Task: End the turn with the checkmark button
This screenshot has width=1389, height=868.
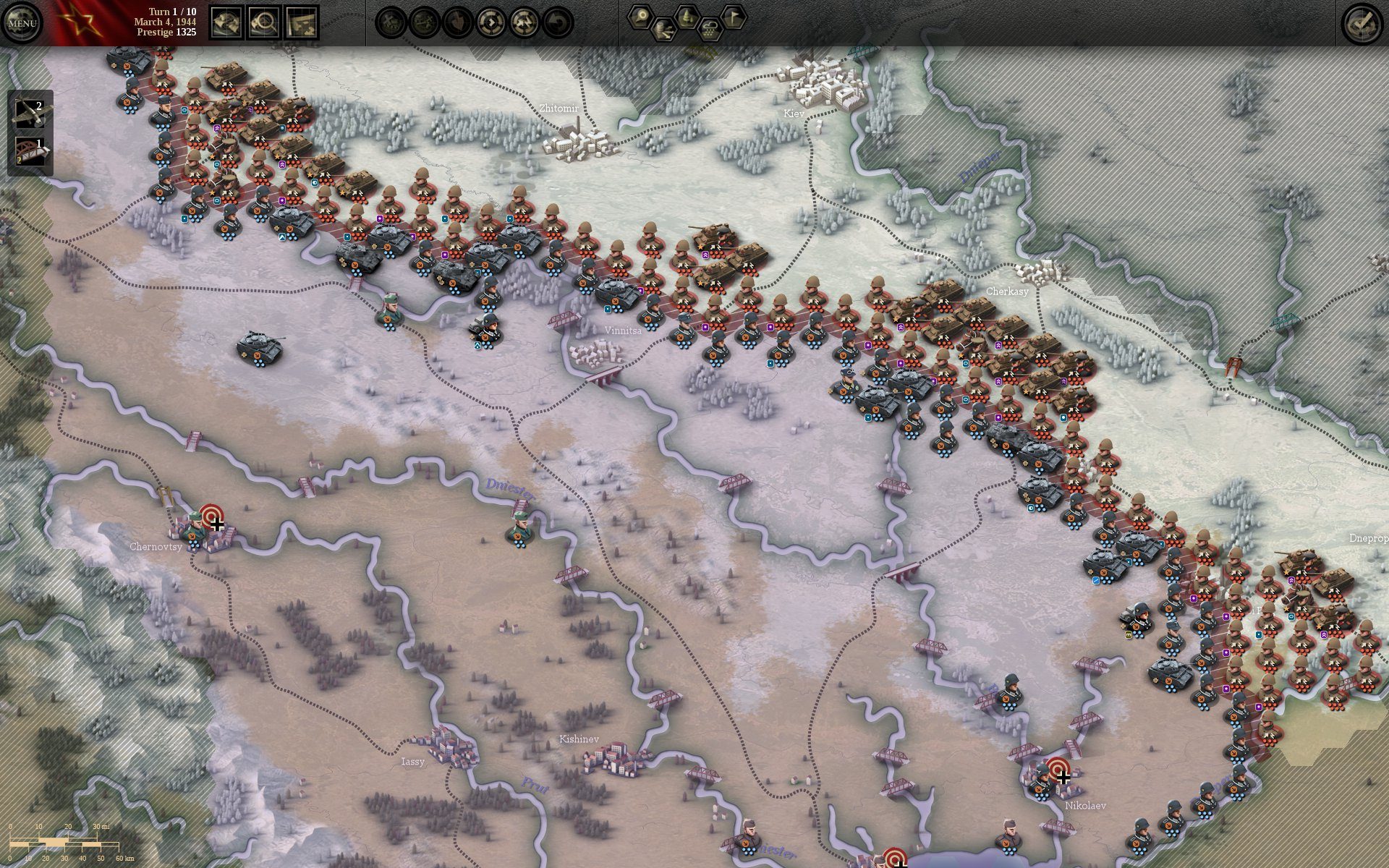Action: (1362, 23)
